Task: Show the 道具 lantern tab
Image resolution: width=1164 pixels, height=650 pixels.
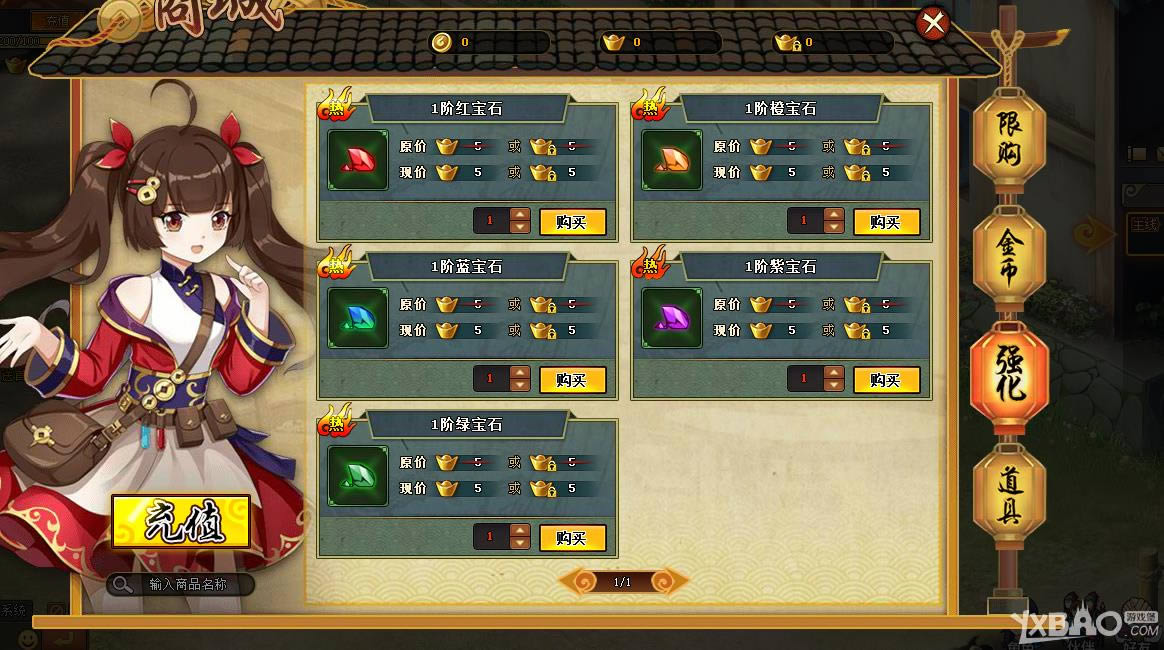Action: click(1010, 496)
